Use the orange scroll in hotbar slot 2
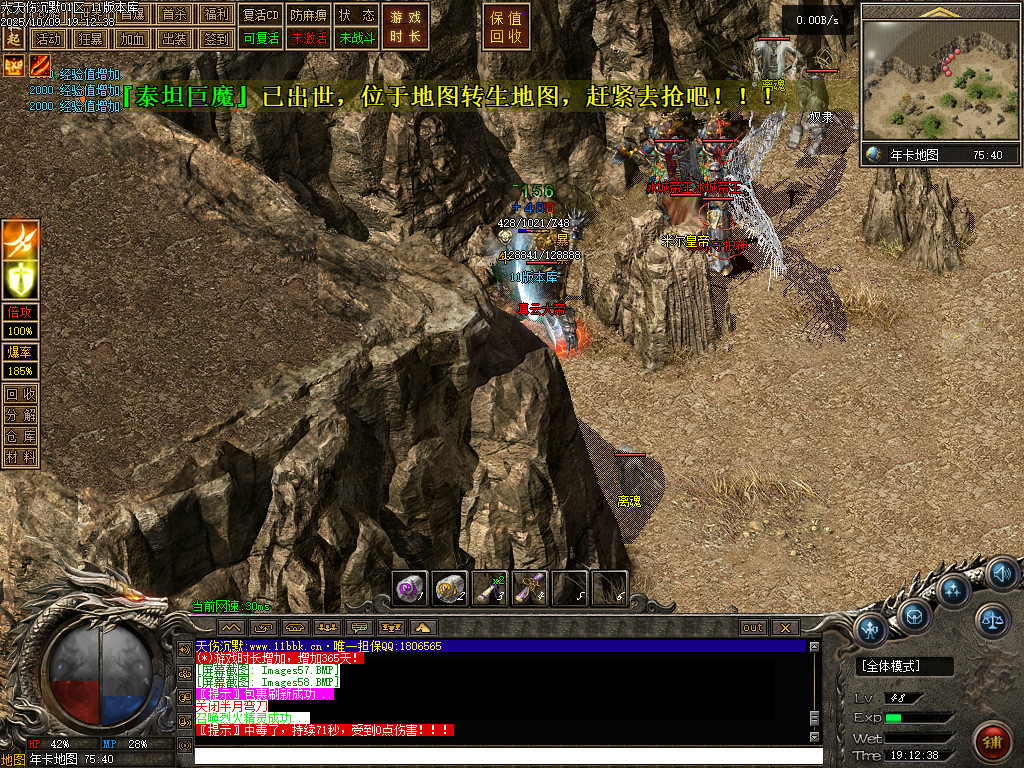 [x=450, y=588]
